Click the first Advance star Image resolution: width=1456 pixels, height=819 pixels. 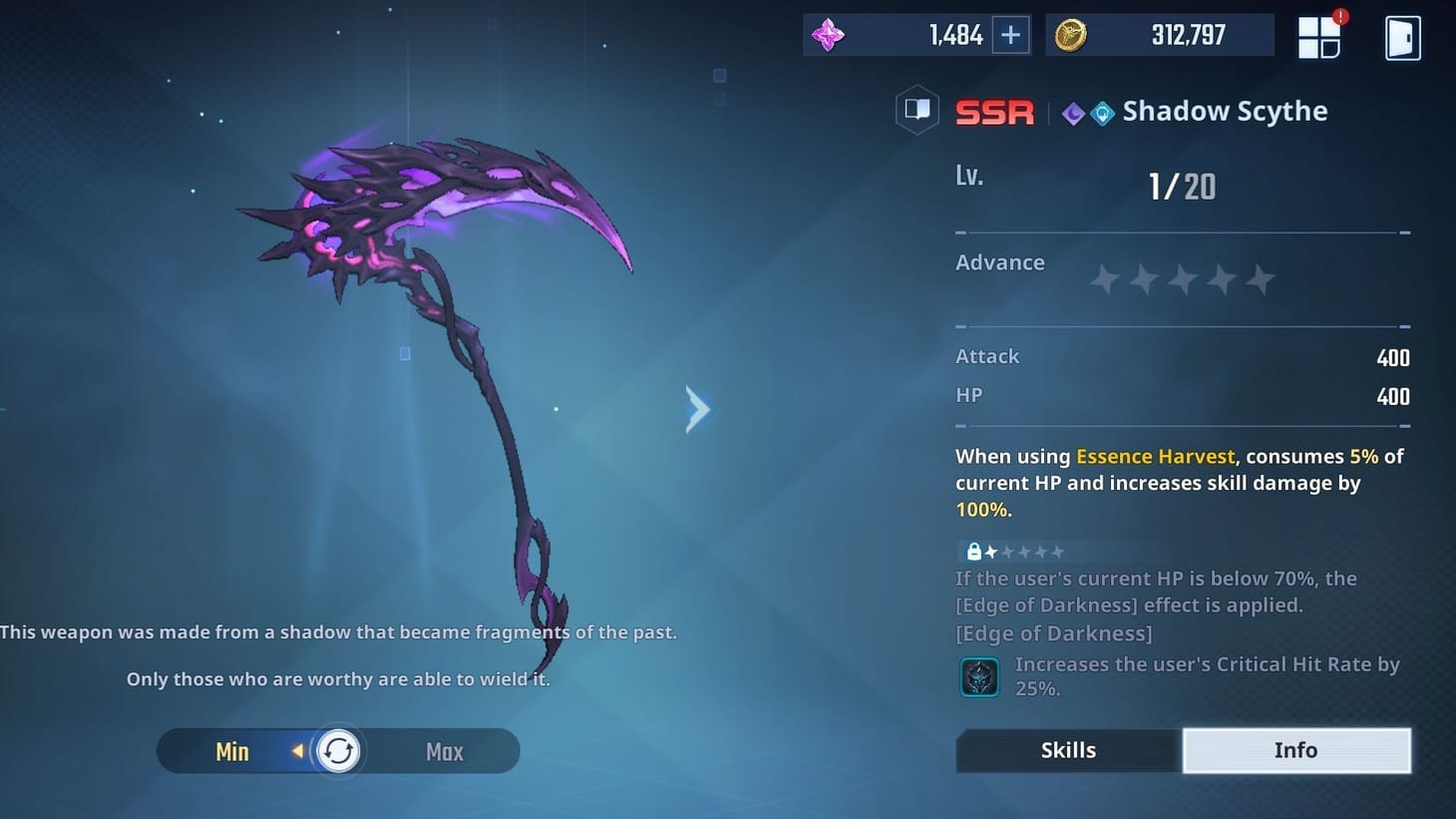click(x=1103, y=280)
